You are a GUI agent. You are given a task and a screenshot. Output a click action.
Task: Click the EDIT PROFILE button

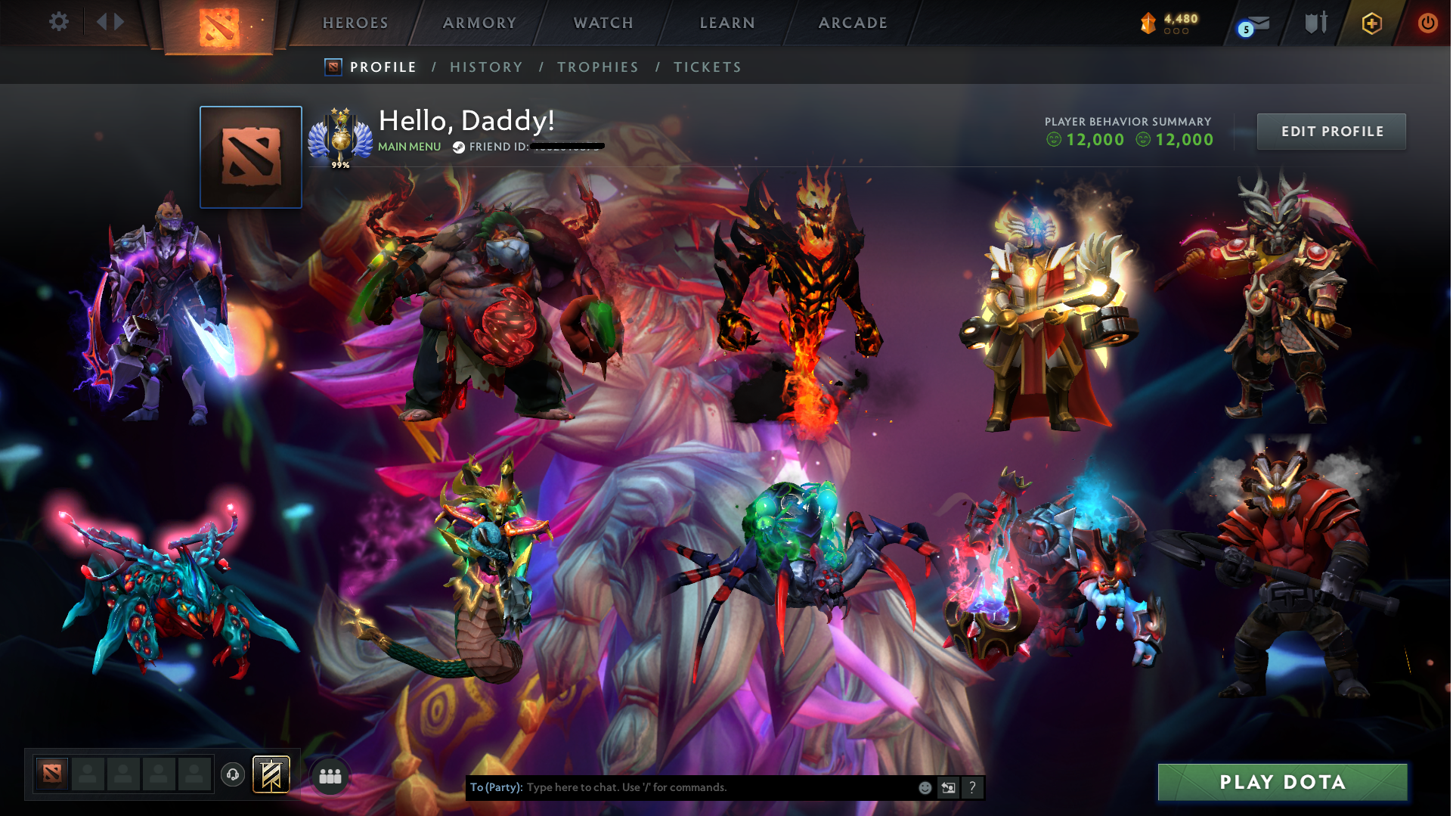1331,131
